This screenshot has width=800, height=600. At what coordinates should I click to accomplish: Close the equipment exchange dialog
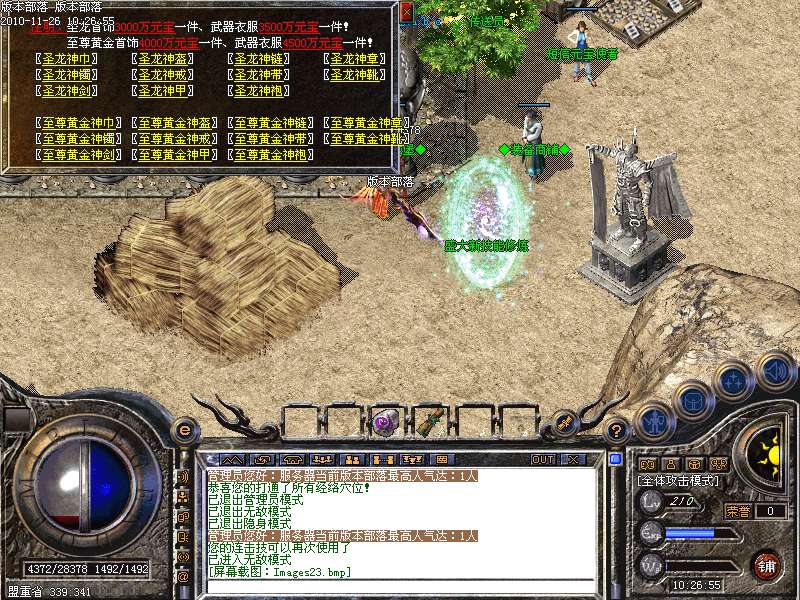[406, 13]
